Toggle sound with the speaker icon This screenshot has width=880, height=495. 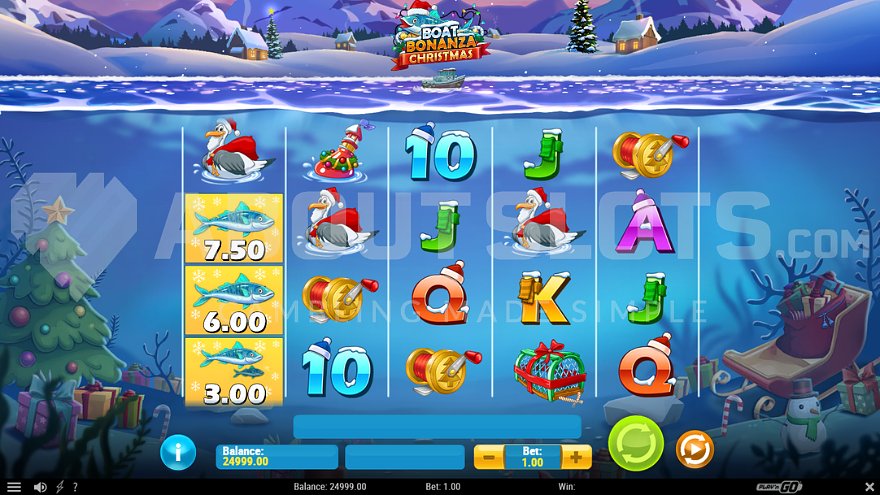40,487
